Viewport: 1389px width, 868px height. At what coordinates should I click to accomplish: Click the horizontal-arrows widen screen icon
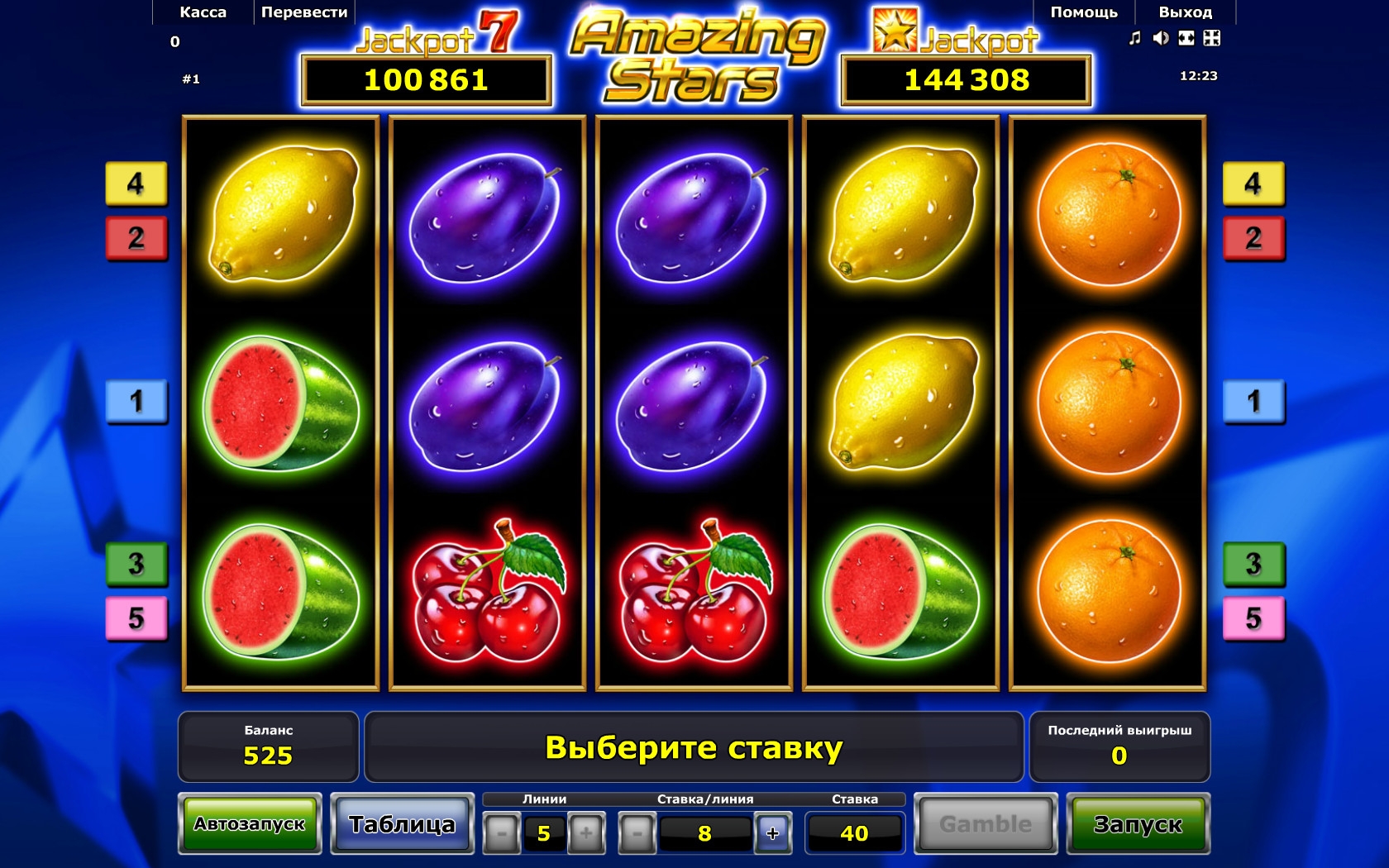pyautogui.click(x=1186, y=38)
